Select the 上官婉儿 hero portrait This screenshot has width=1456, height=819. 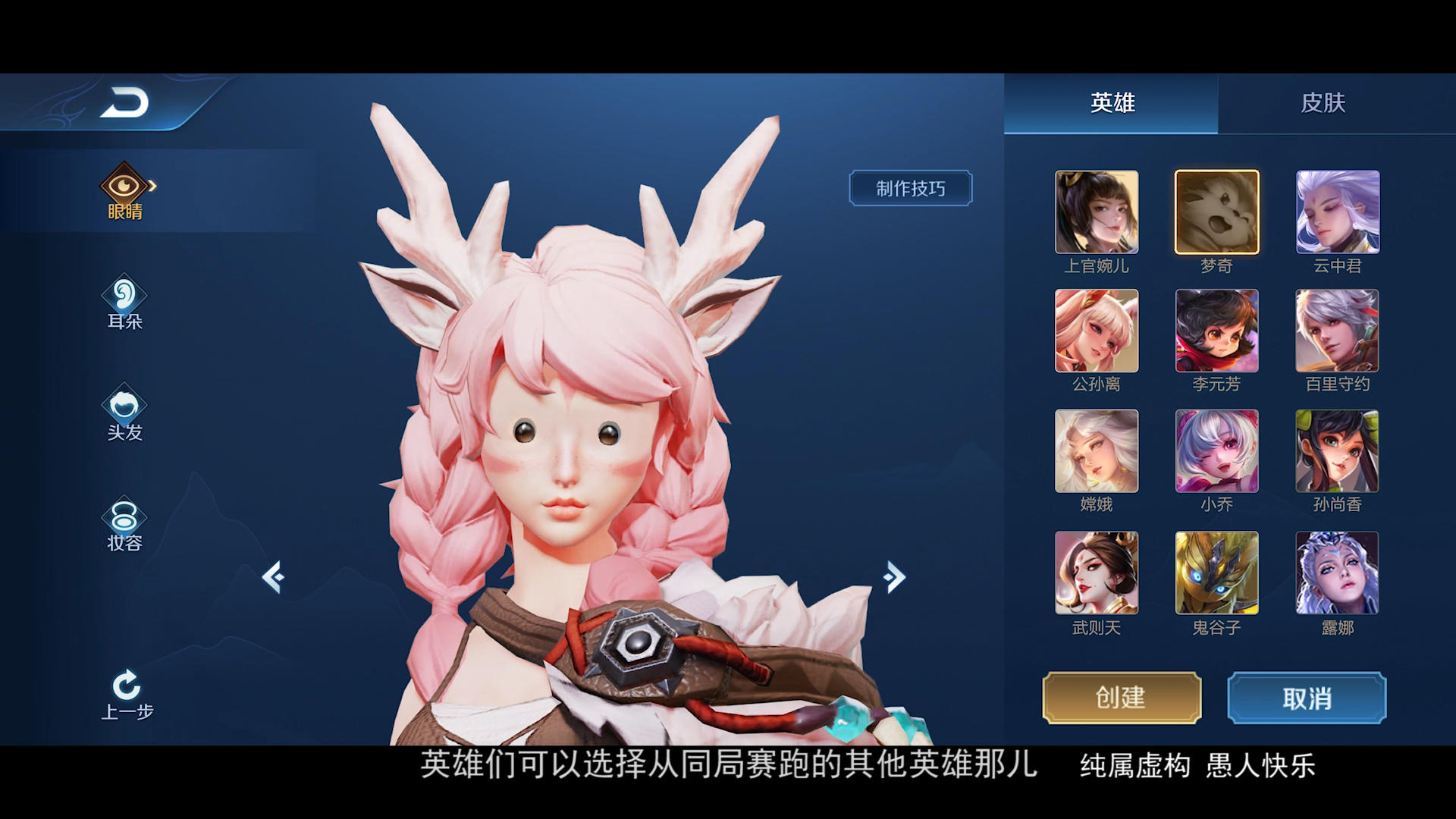point(1097,212)
